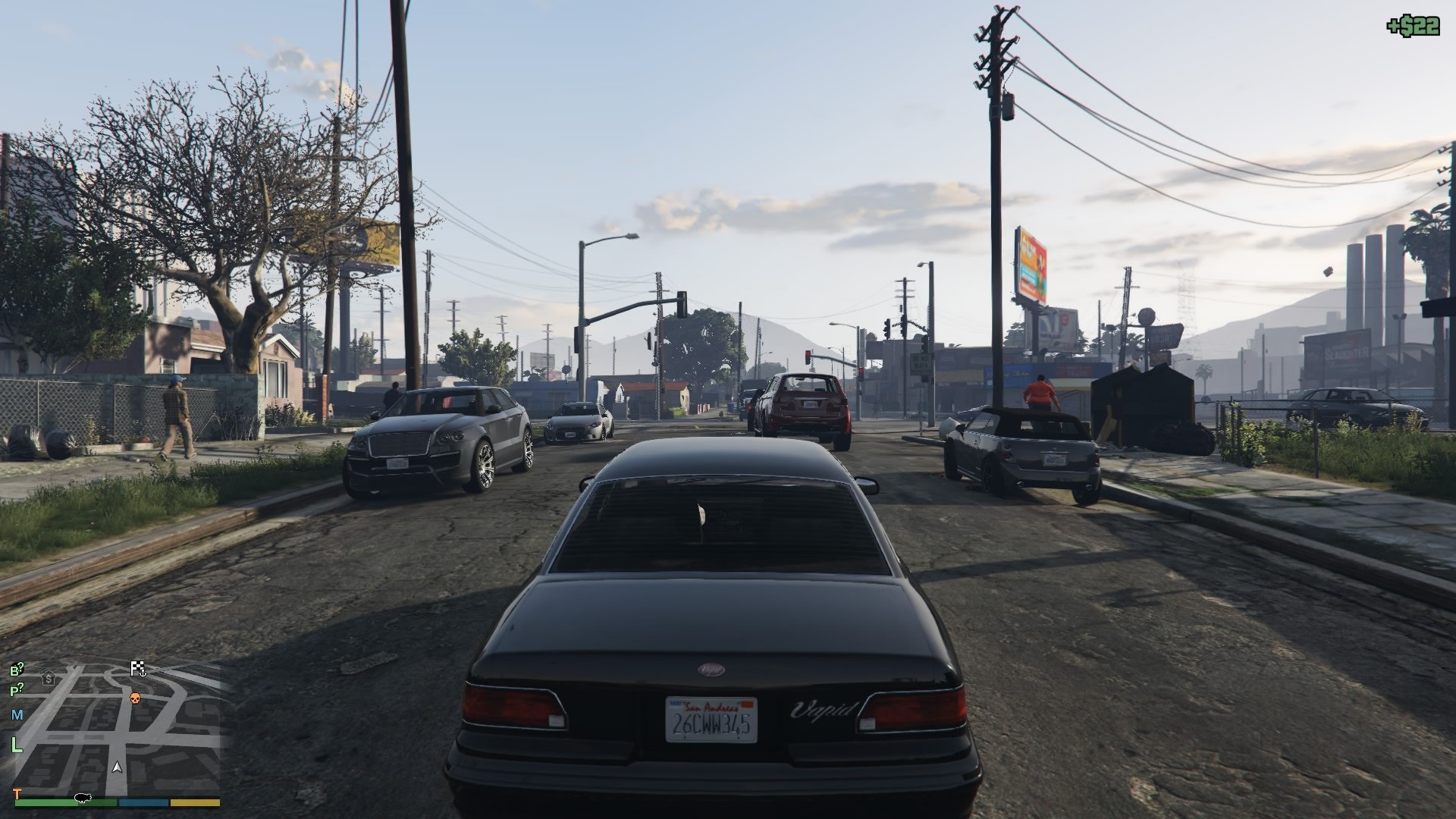Viewport: 1456px width, 819px height.
Task: Click the green L mission blip
Action: (x=17, y=743)
